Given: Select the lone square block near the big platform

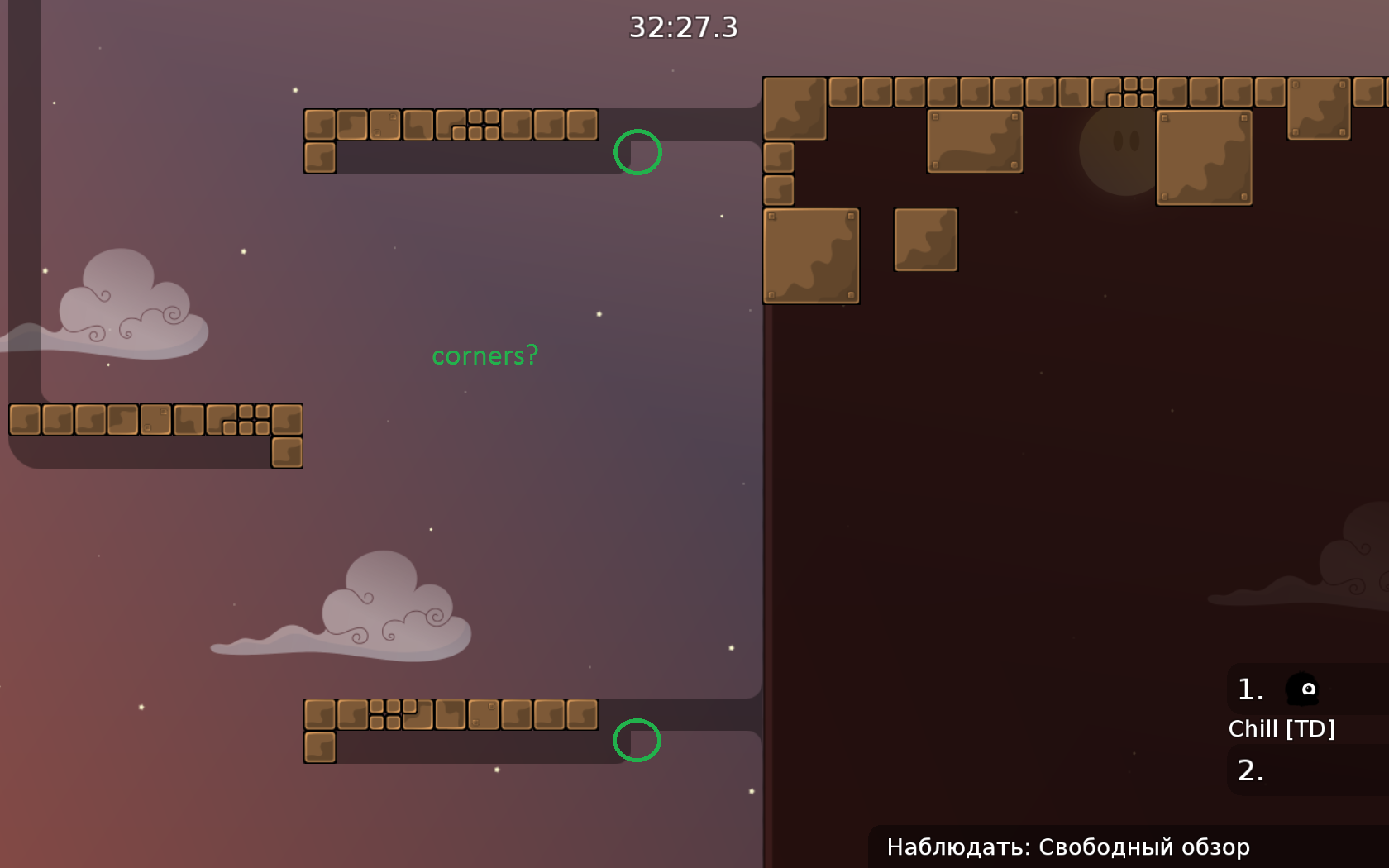Looking at the screenshot, I should click(x=924, y=238).
